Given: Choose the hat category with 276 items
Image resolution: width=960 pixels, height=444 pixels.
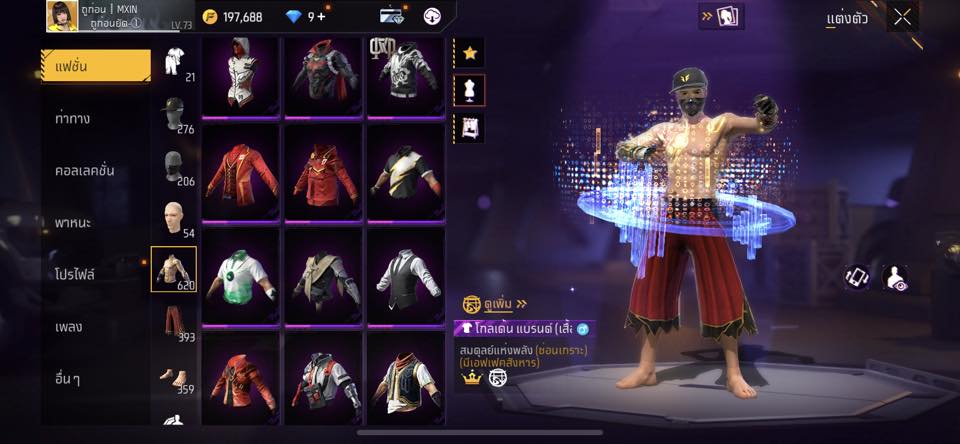Looking at the screenshot, I should tap(173, 112).
